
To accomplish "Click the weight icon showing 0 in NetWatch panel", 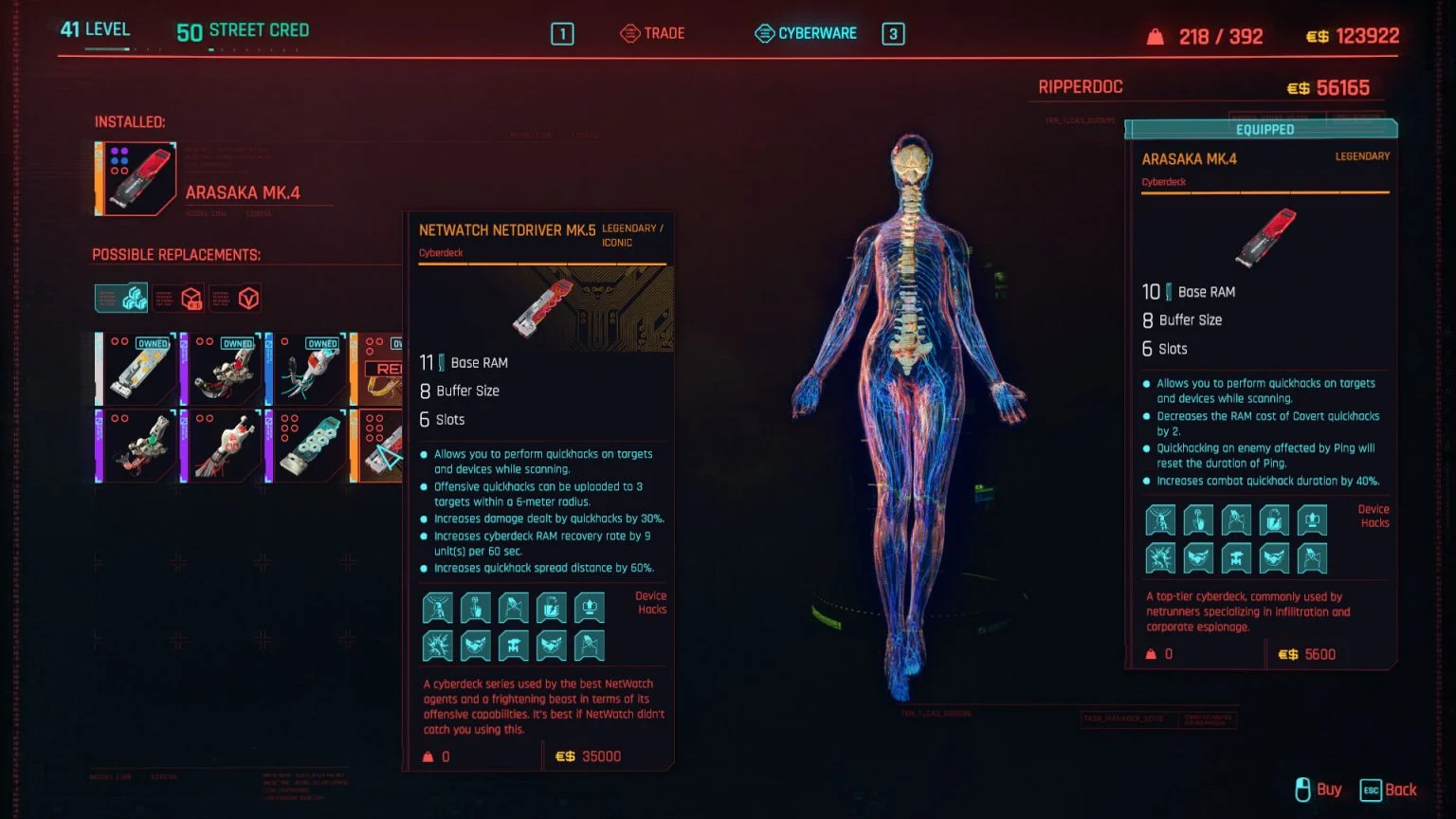I will [x=428, y=755].
